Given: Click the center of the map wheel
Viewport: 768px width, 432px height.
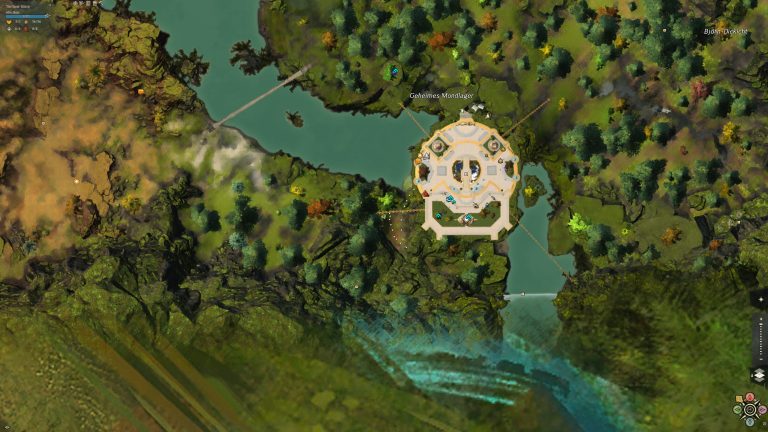Looking at the screenshot, I should click(748, 410).
